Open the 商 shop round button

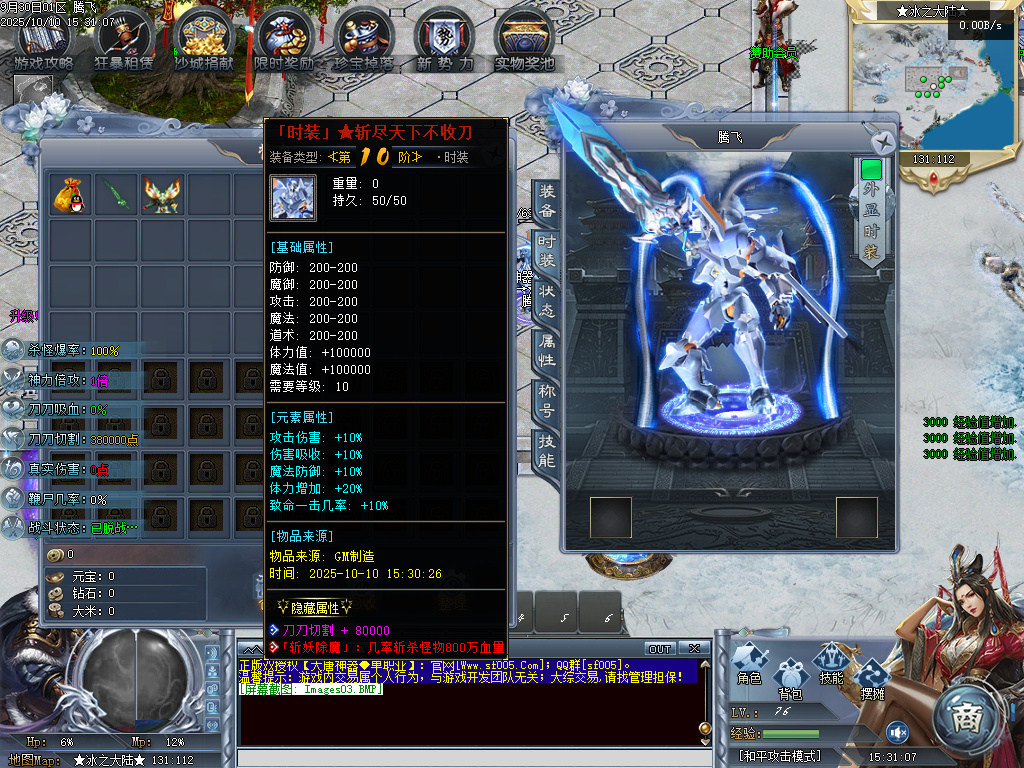pyautogui.click(x=966, y=715)
